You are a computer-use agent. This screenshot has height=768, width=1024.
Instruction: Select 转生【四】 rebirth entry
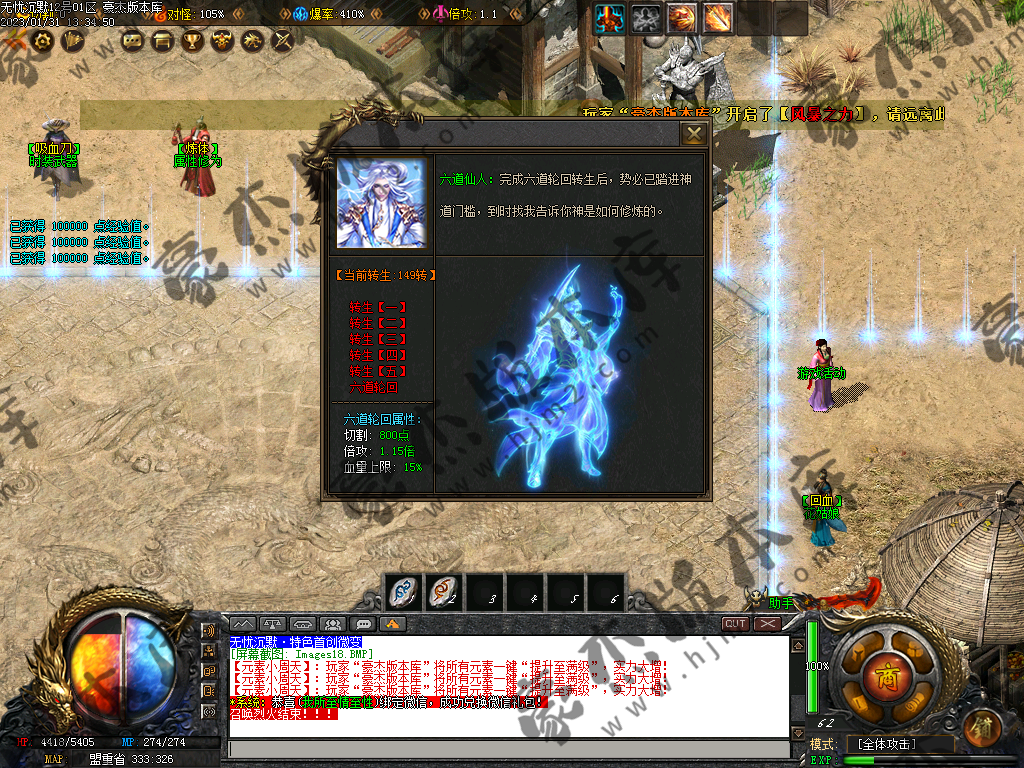[378, 356]
